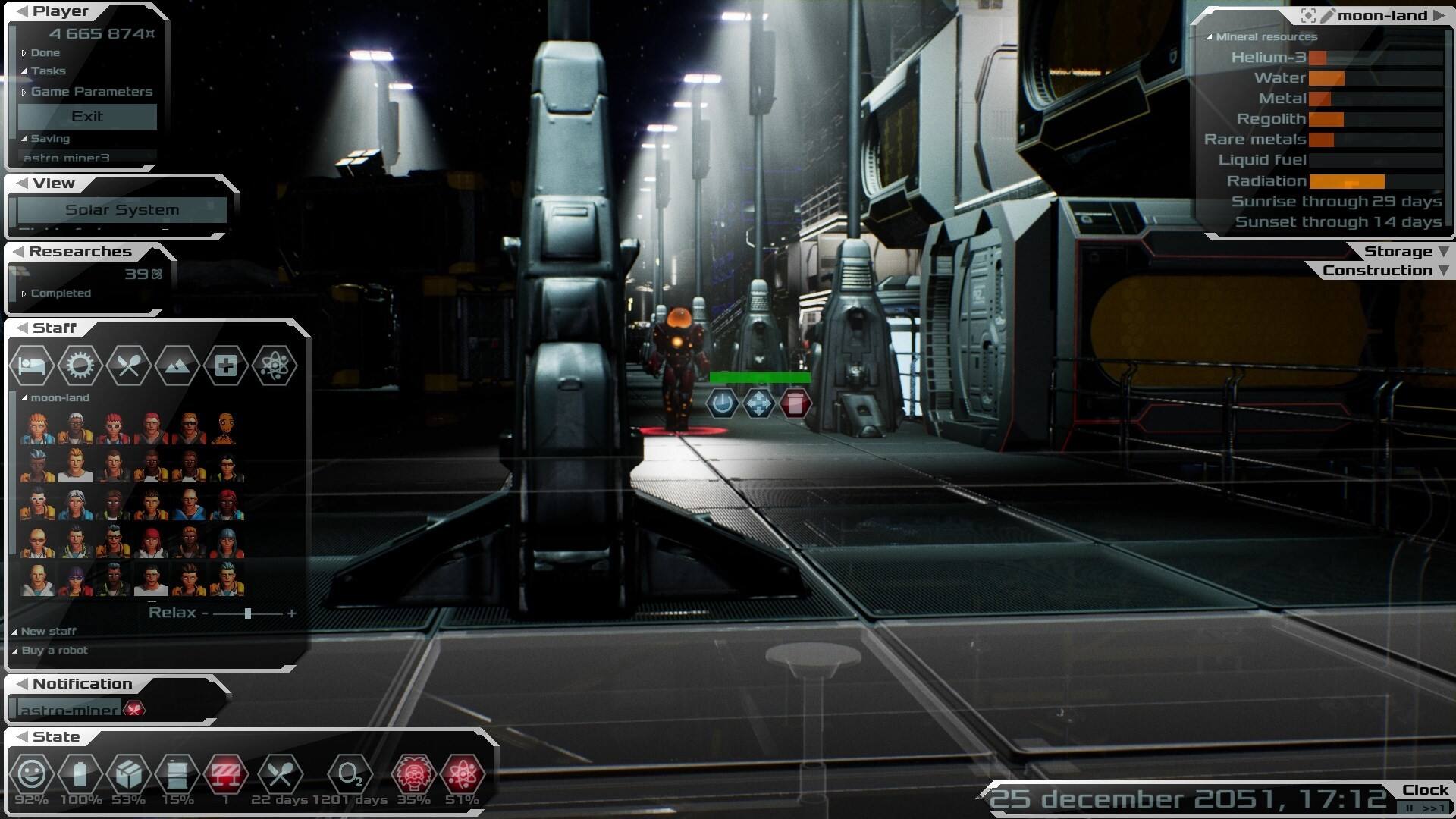Expand the Game Parameters section
The image size is (1456, 819).
pos(91,92)
